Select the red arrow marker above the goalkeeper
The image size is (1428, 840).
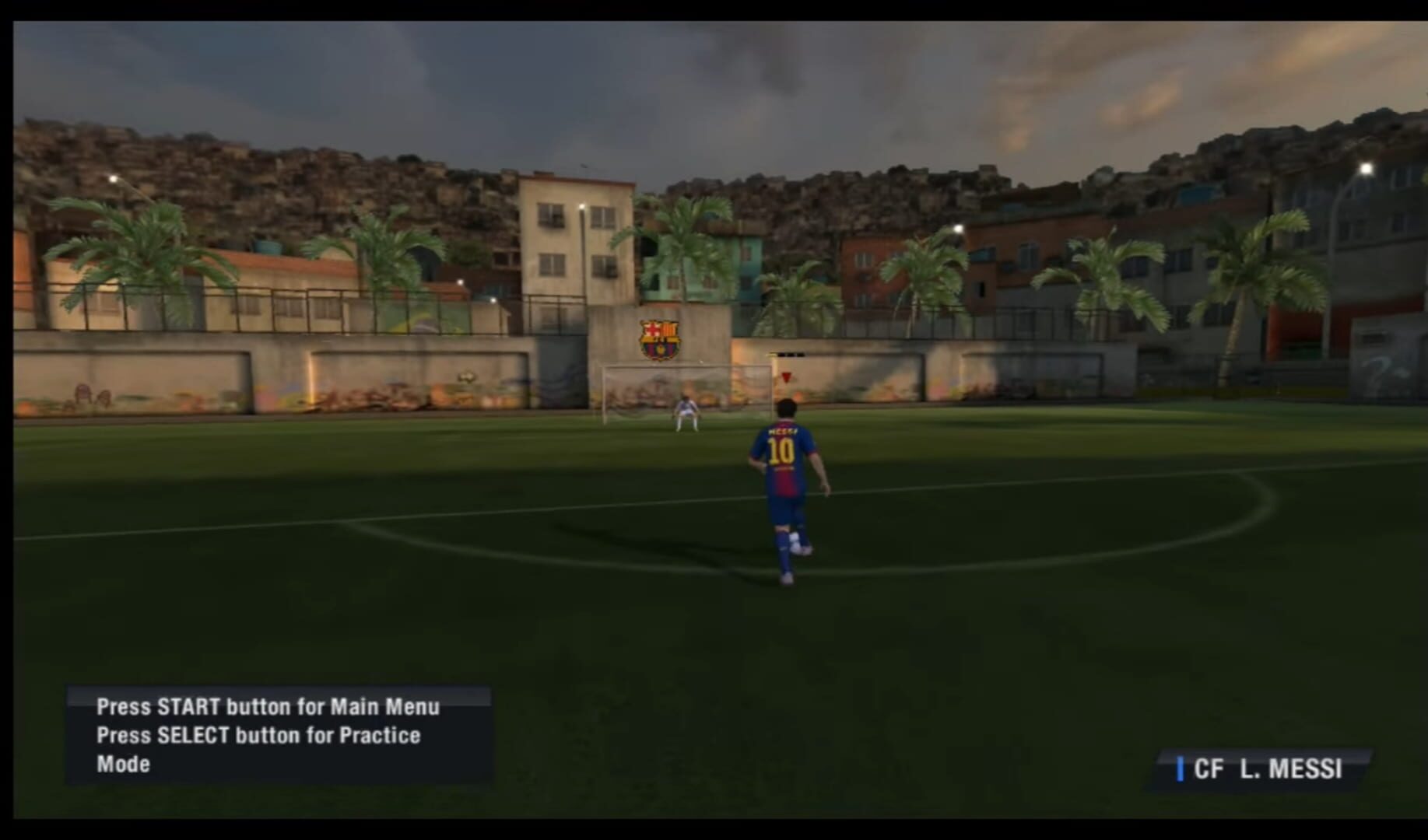786,379
